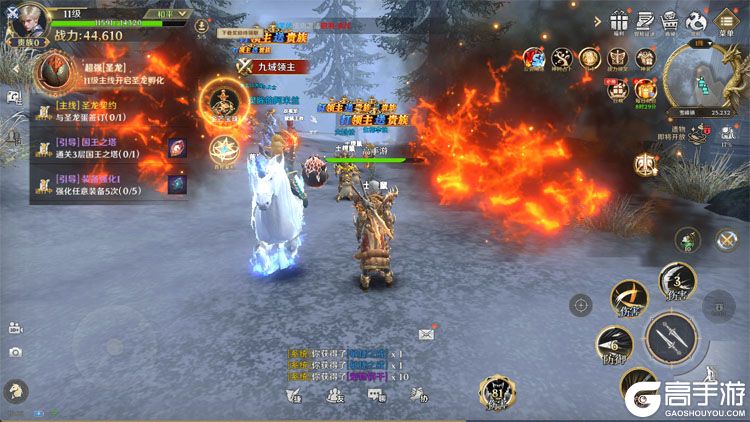Open the 菜单 main menu

(x=726, y=22)
